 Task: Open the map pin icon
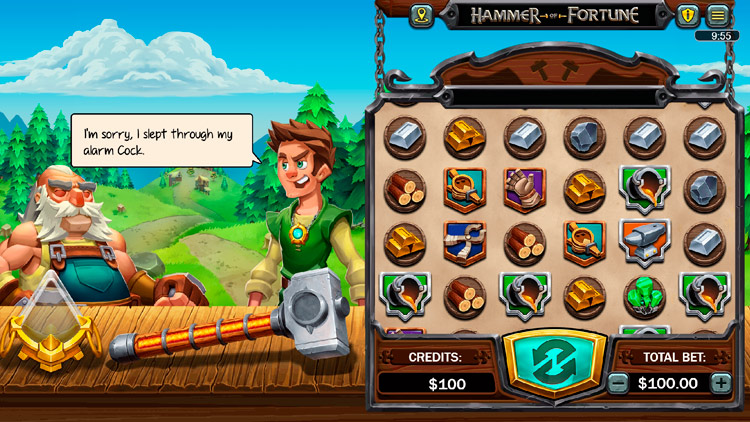pos(421,15)
